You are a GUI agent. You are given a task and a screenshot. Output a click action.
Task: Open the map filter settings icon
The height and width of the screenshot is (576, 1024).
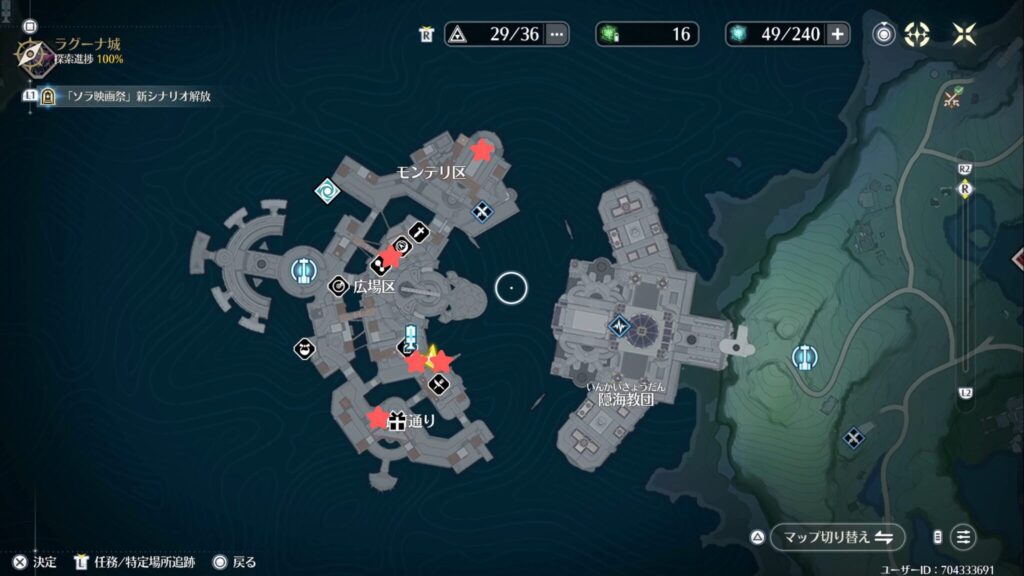click(x=963, y=537)
